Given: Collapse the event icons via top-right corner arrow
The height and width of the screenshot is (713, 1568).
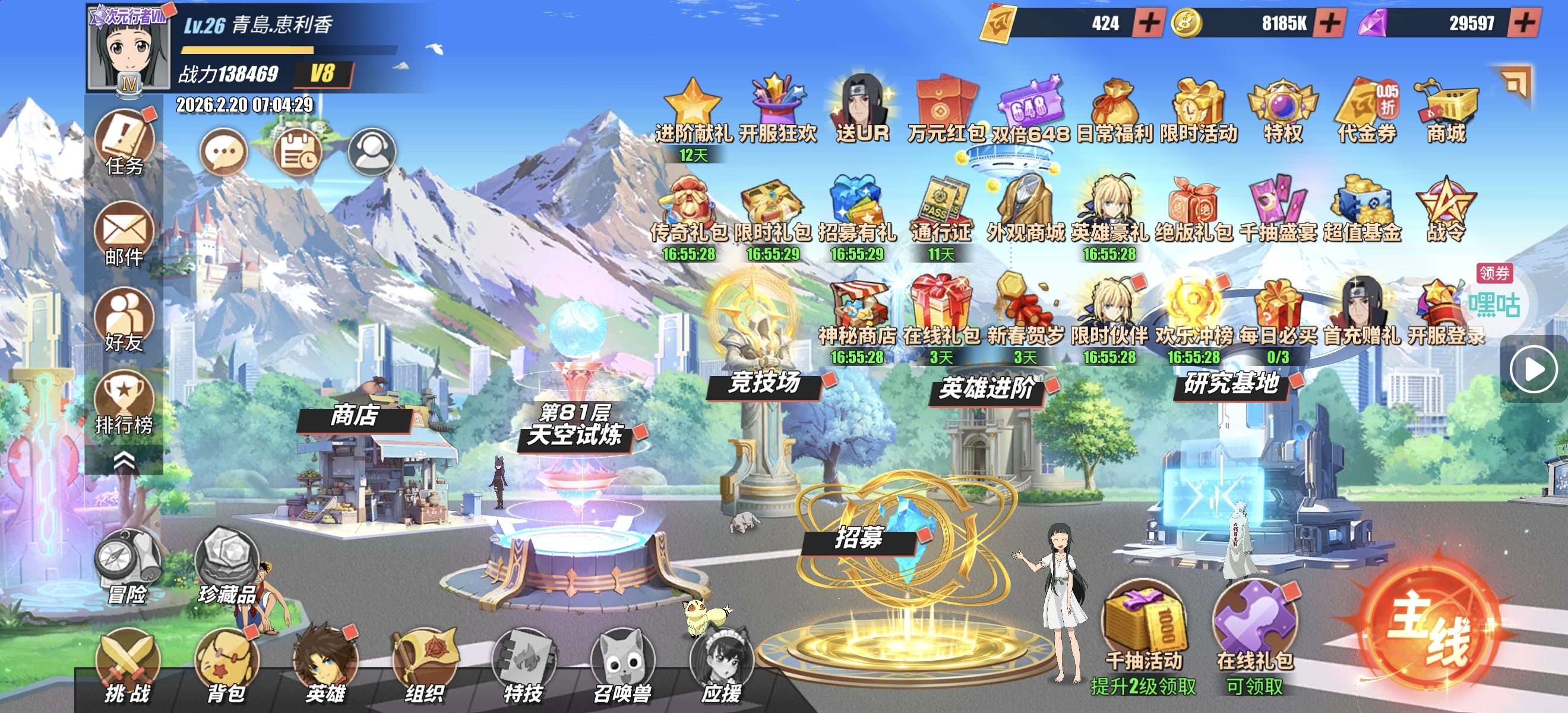Looking at the screenshot, I should [x=1518, y=82].
